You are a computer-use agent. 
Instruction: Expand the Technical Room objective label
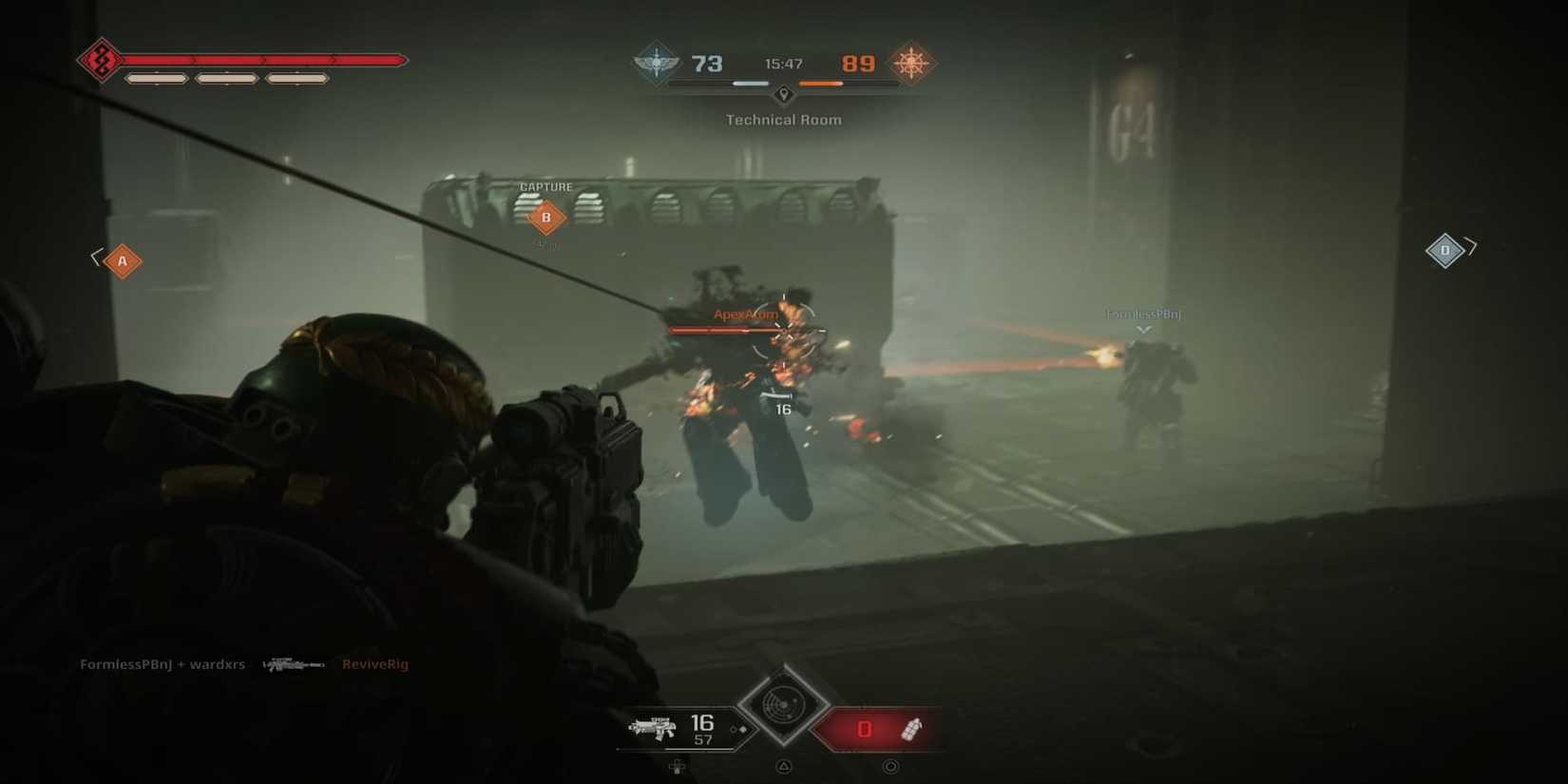tap(783, 120)
